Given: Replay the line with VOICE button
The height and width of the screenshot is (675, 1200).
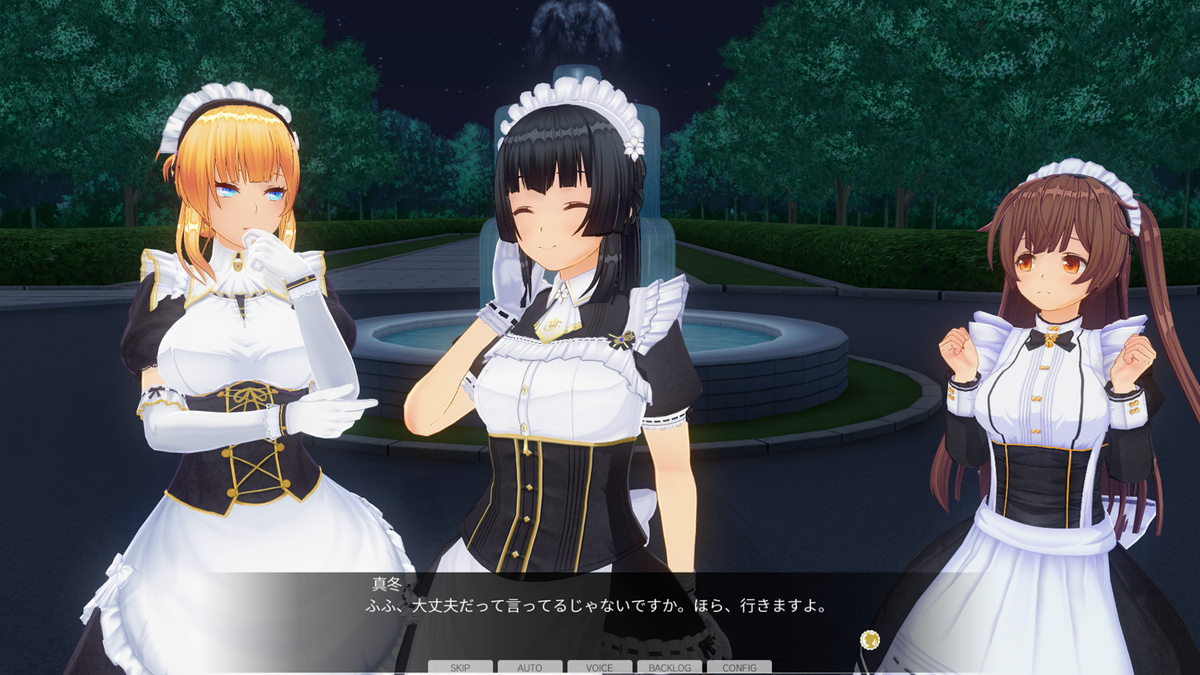Looking at the screenshot, I should pyautogui.click(x=599, y=667).
